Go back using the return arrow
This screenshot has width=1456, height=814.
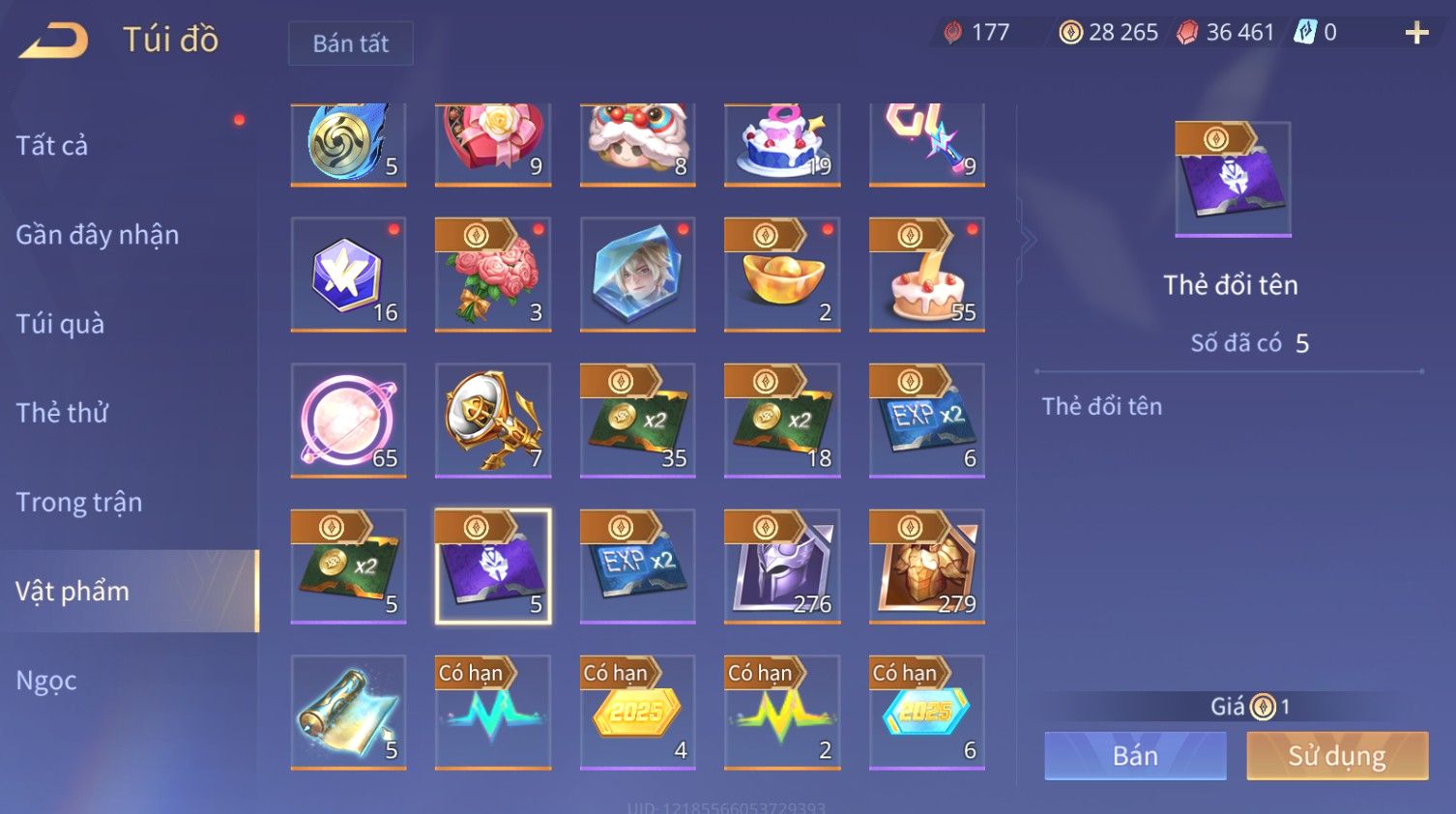(x=54, y=41)
